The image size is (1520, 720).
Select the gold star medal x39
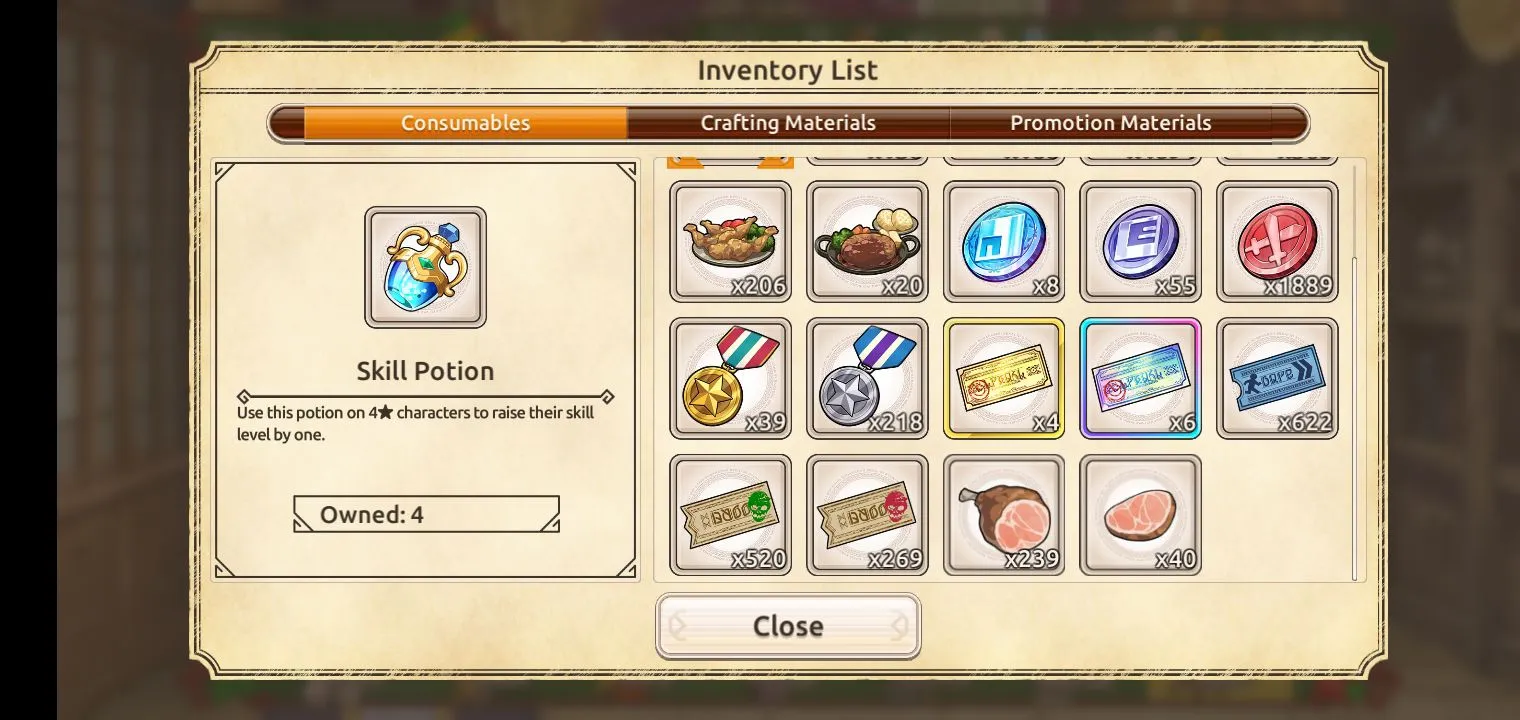point(730,378)
